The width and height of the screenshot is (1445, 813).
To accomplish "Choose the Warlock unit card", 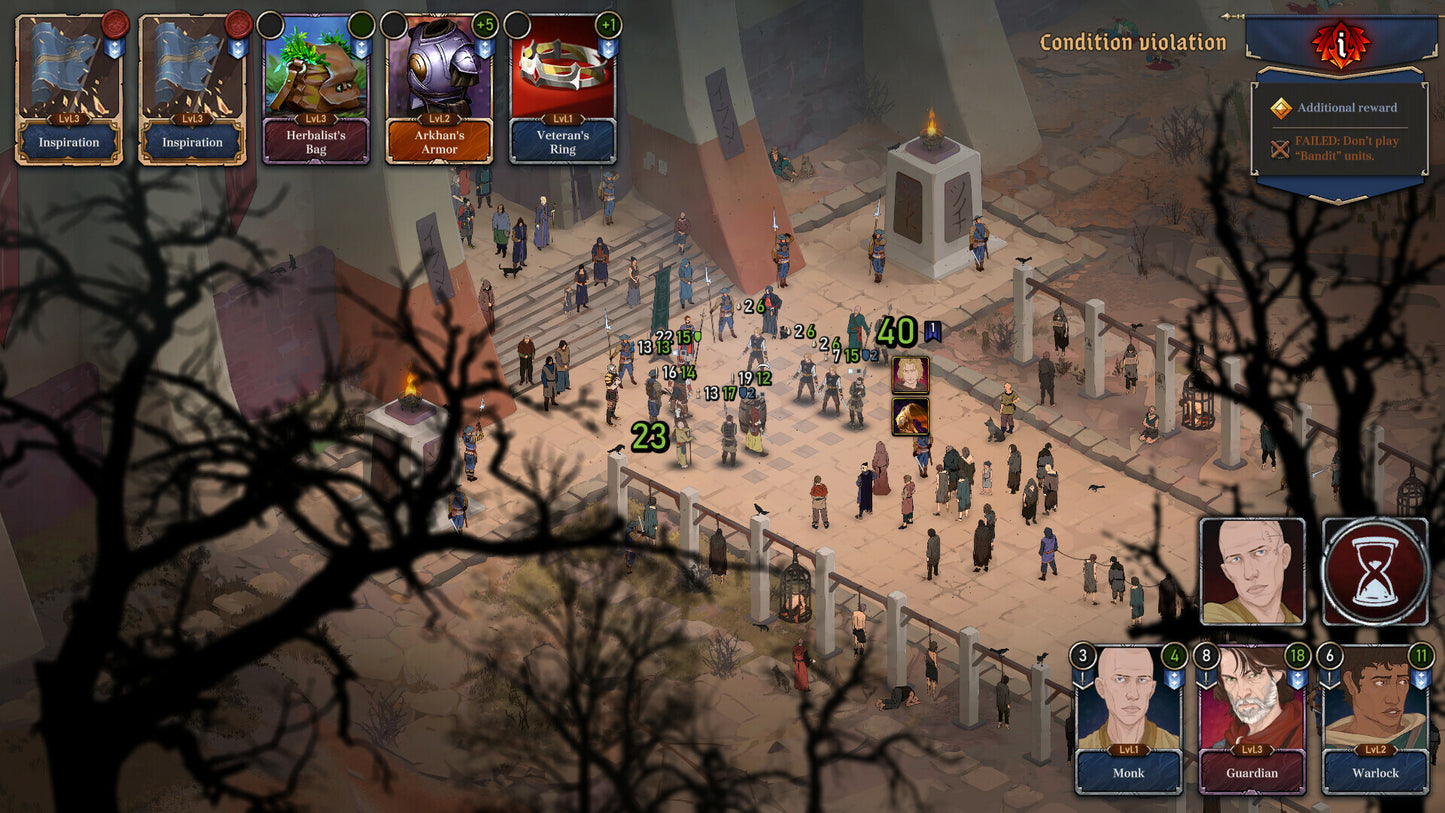I will click(1376, 719).
